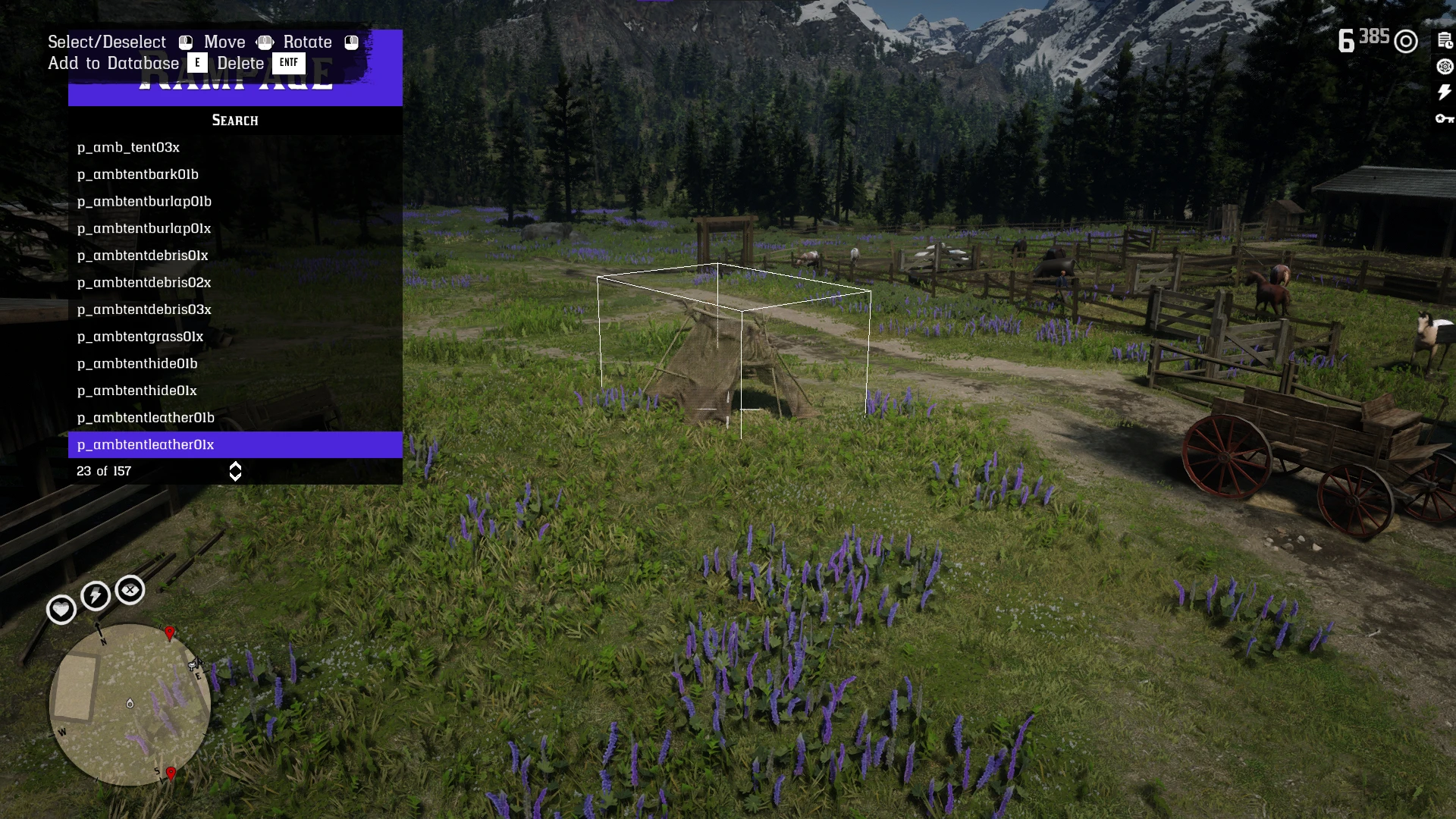Select p_amb_tent03x from the object list
Image resolution: width=1456 pixels, height=819 pixels.
point(129,147)
